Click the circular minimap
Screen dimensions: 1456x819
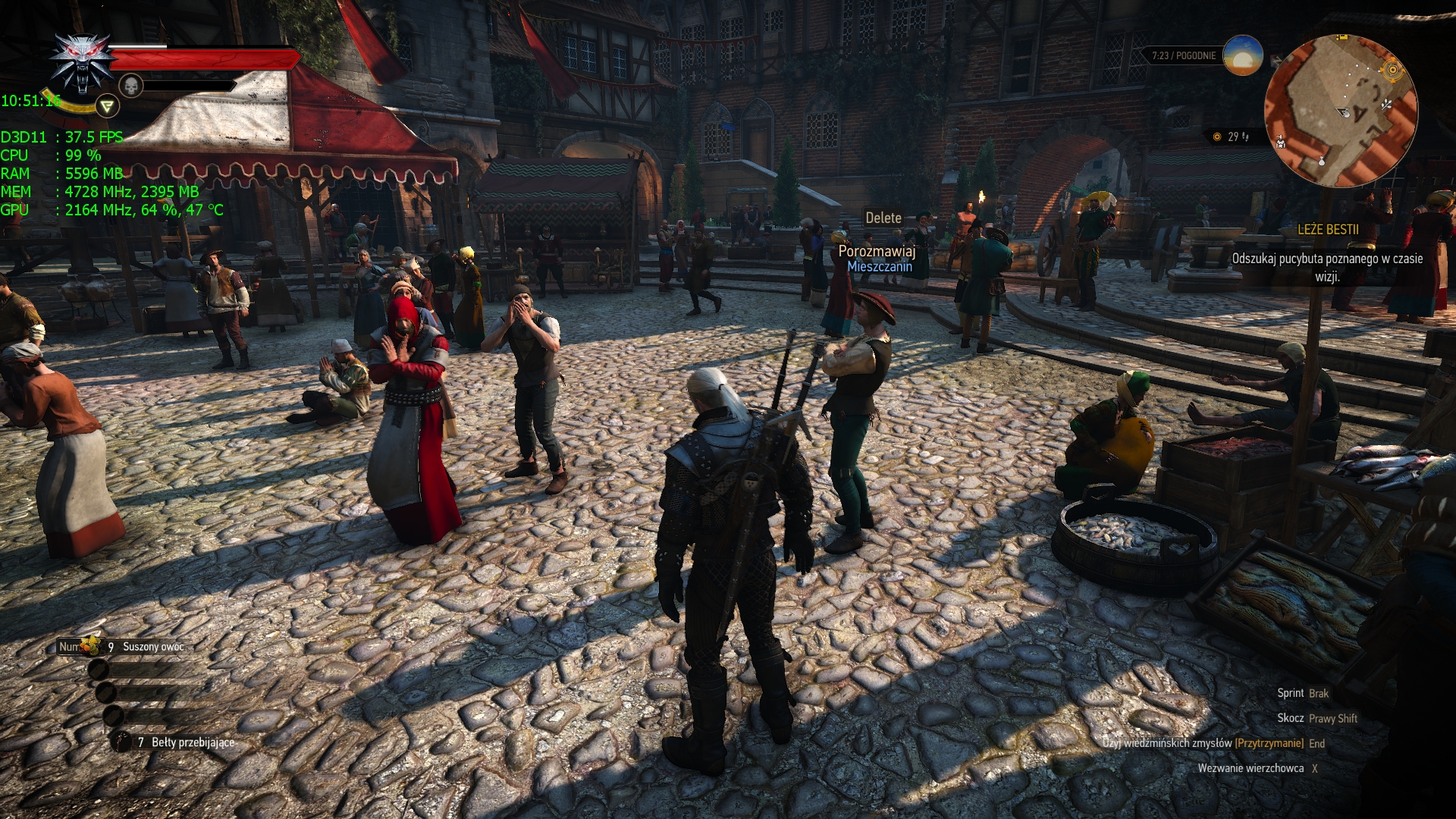click(1341, 111)
